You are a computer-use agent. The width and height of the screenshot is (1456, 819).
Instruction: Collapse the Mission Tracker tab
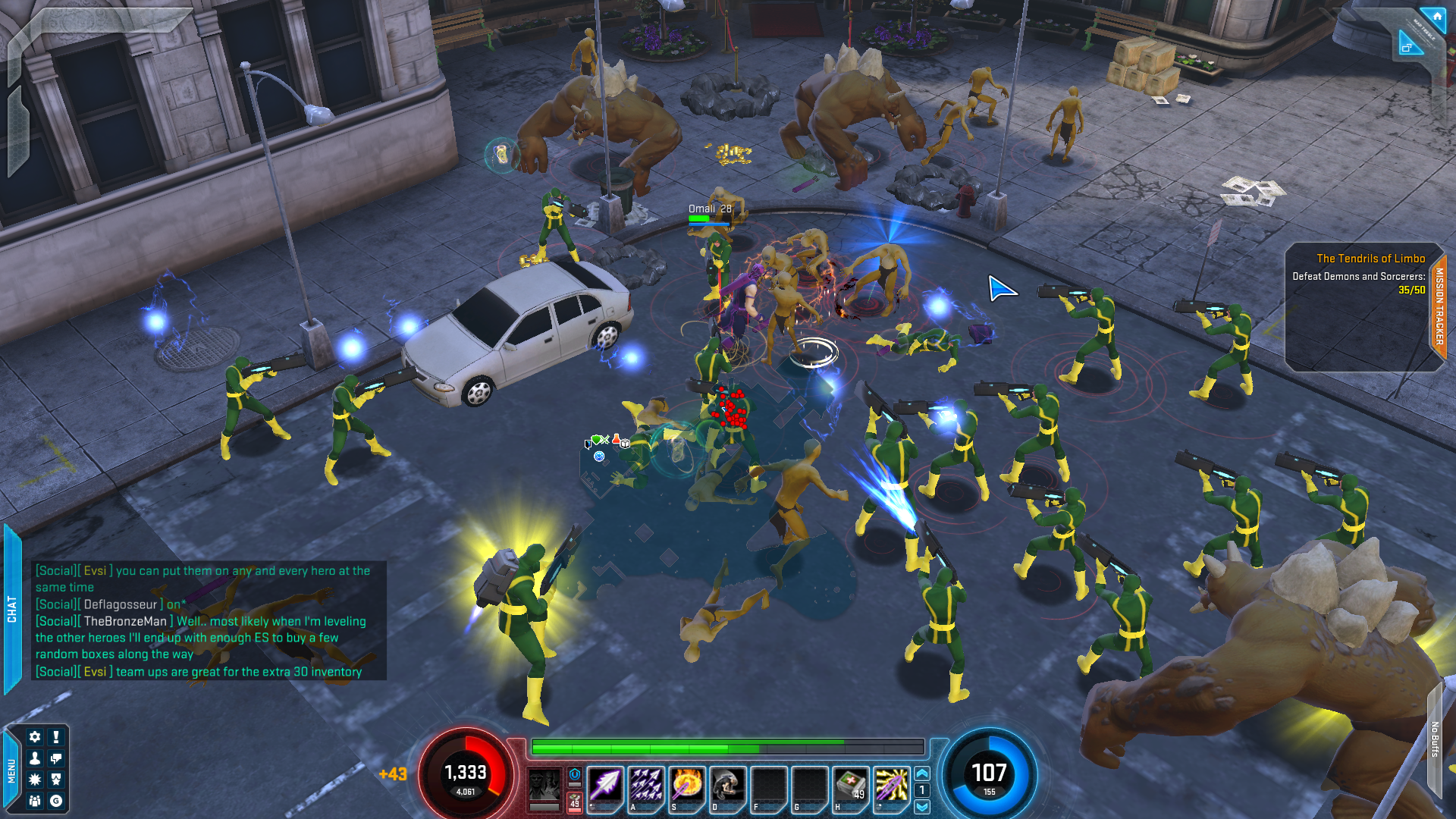click(x=1439, y=306)
